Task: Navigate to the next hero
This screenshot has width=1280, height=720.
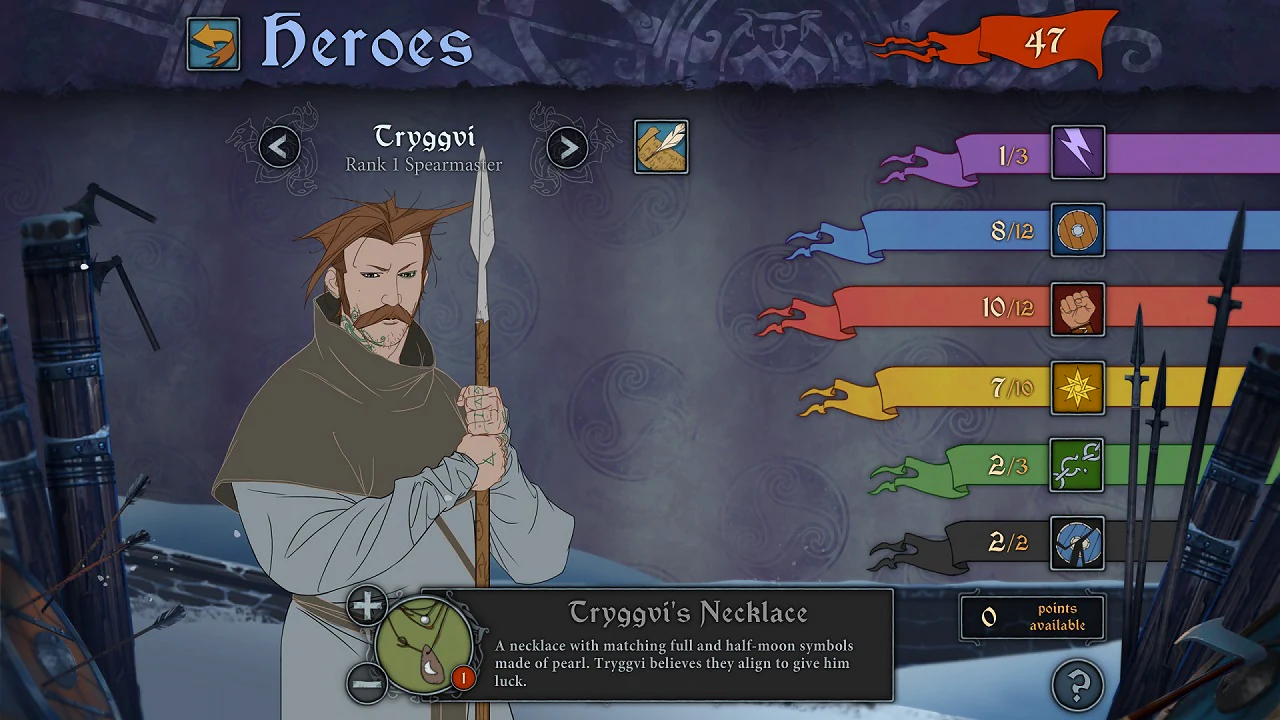Action: point(567,146)
